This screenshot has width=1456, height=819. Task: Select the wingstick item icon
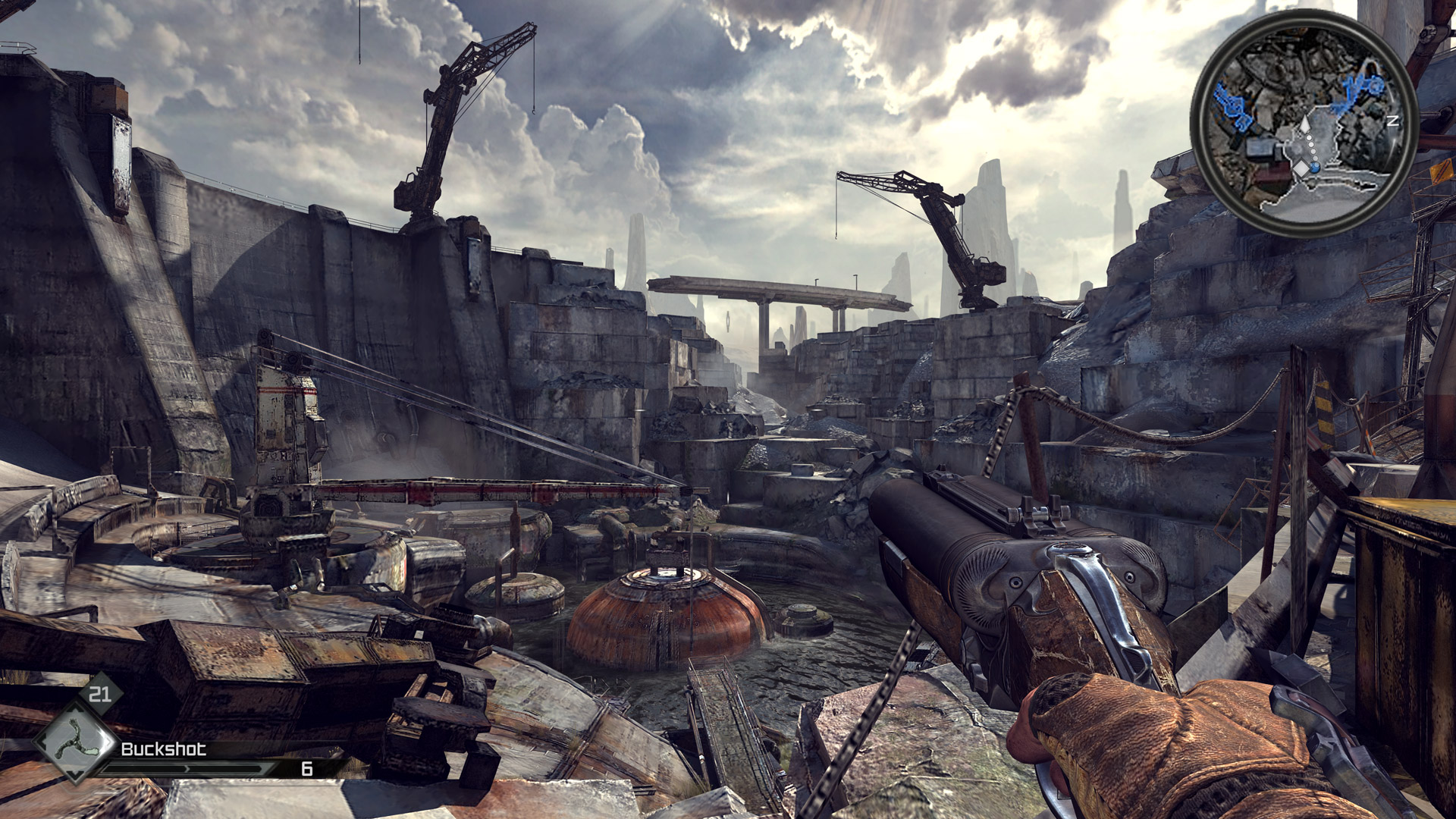tap(74, 741)
